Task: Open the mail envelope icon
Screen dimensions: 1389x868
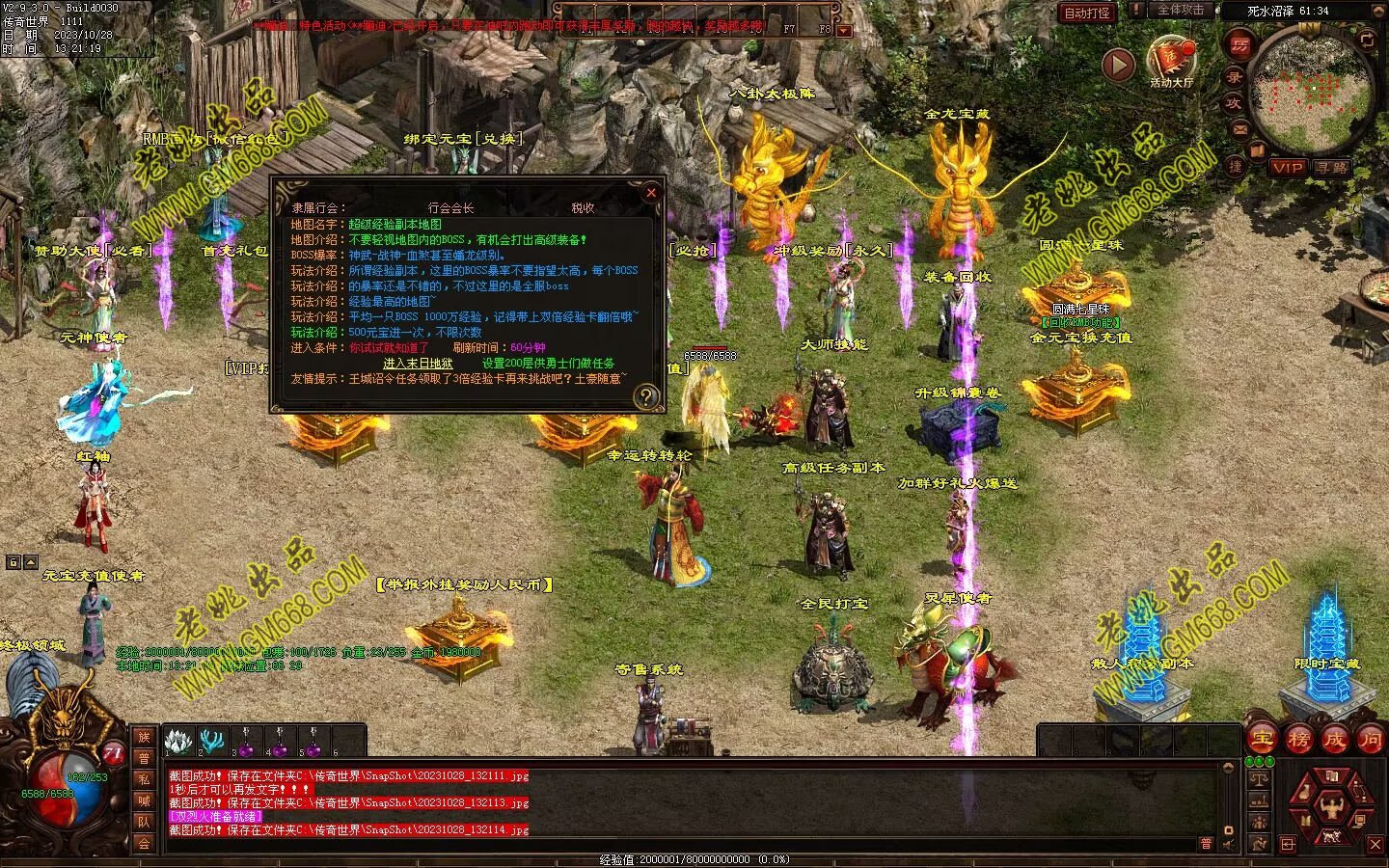Action: coord(1239,128)
